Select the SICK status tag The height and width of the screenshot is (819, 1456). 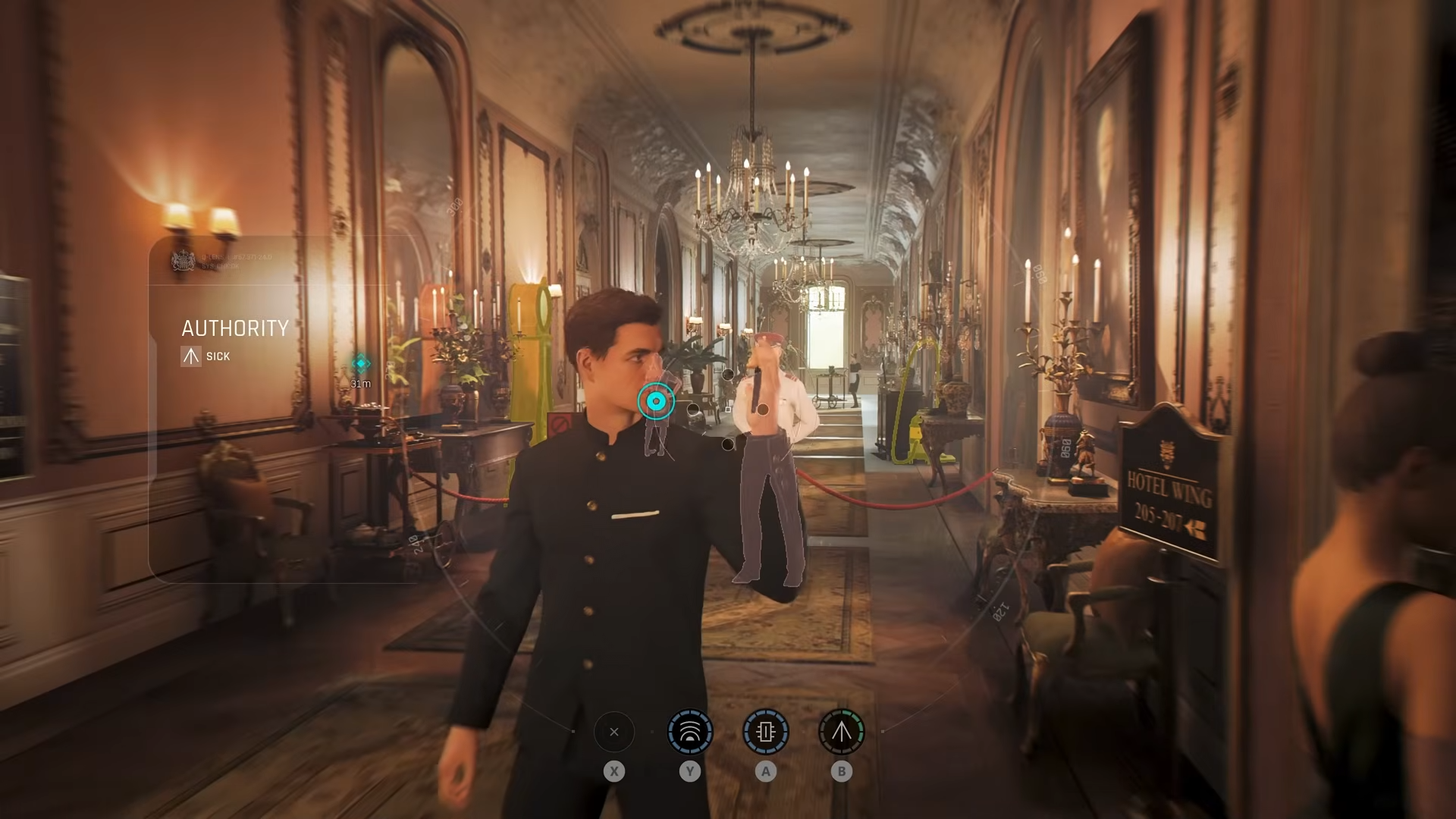[218, 356]
